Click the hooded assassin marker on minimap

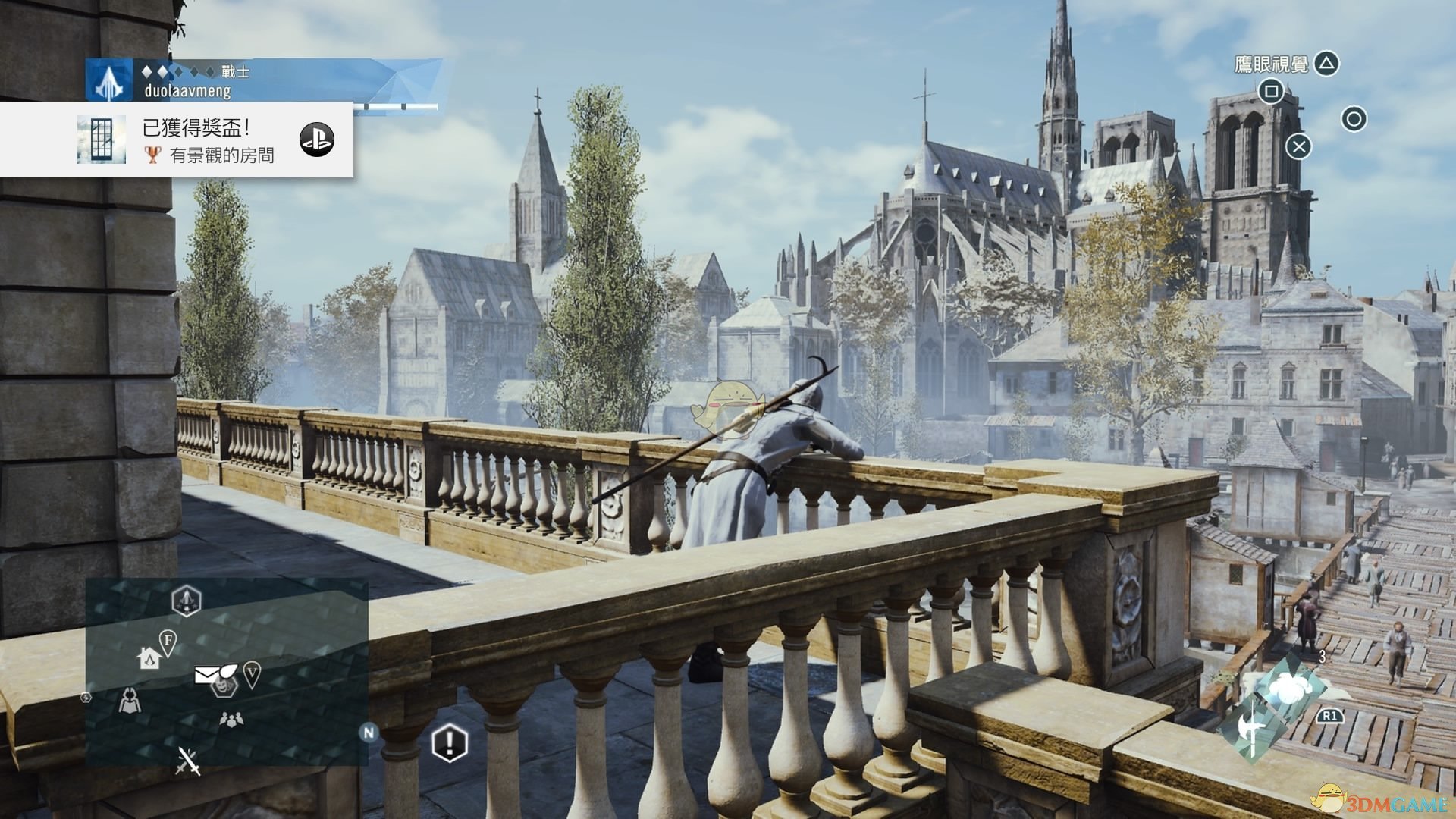(130, 700)
